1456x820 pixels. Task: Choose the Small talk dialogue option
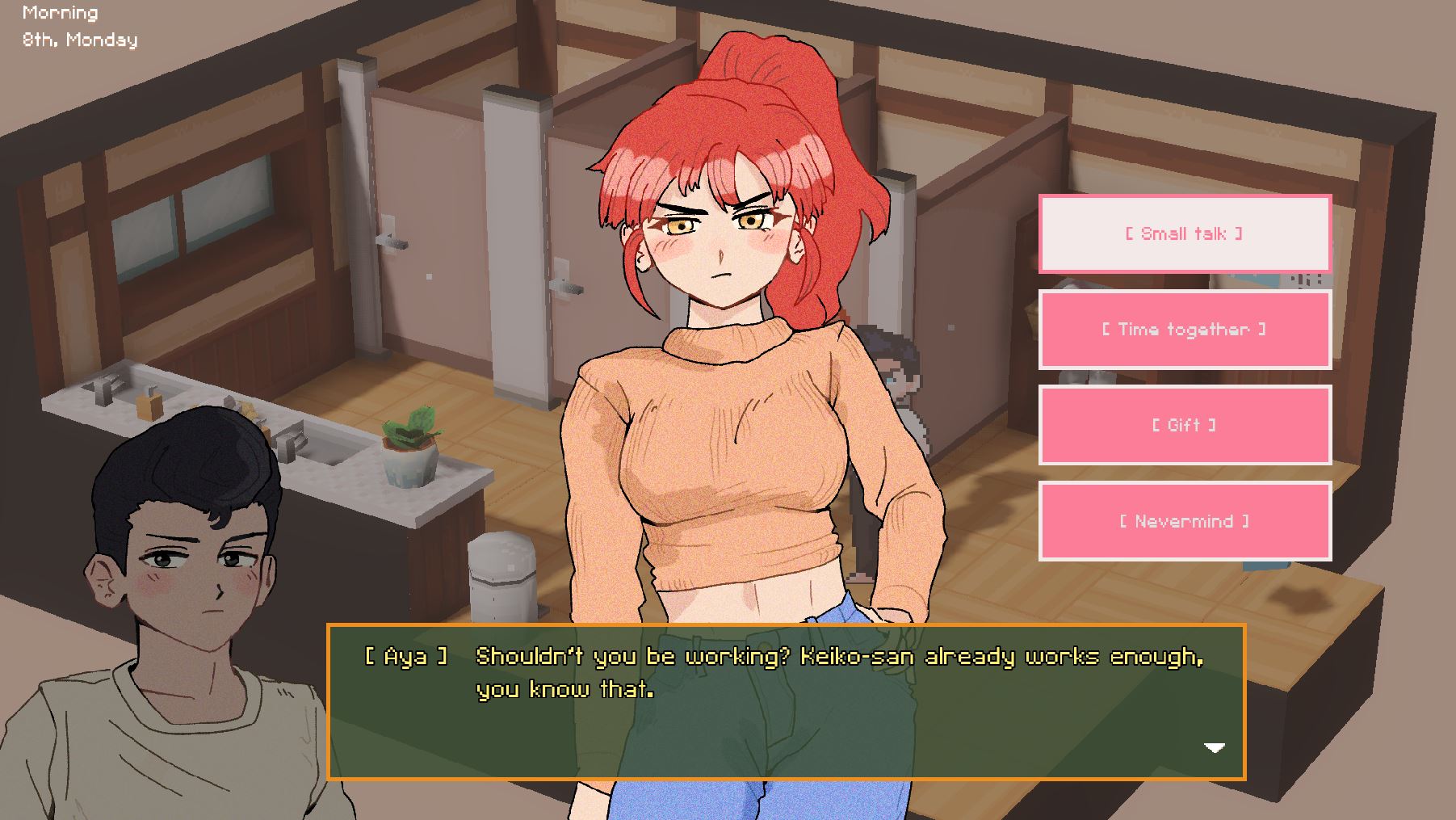point(1184,233)
